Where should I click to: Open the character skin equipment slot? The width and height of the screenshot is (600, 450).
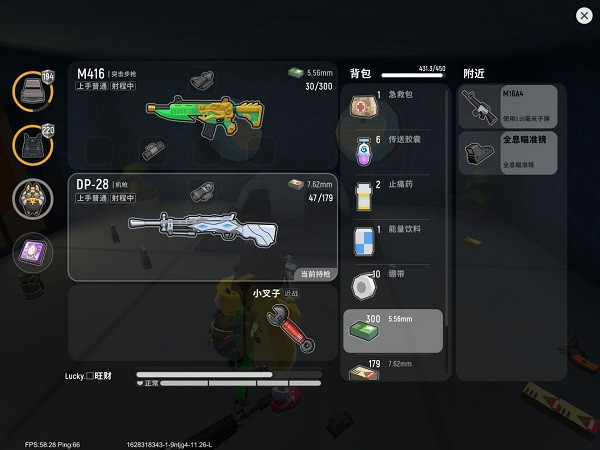[32, 199]
